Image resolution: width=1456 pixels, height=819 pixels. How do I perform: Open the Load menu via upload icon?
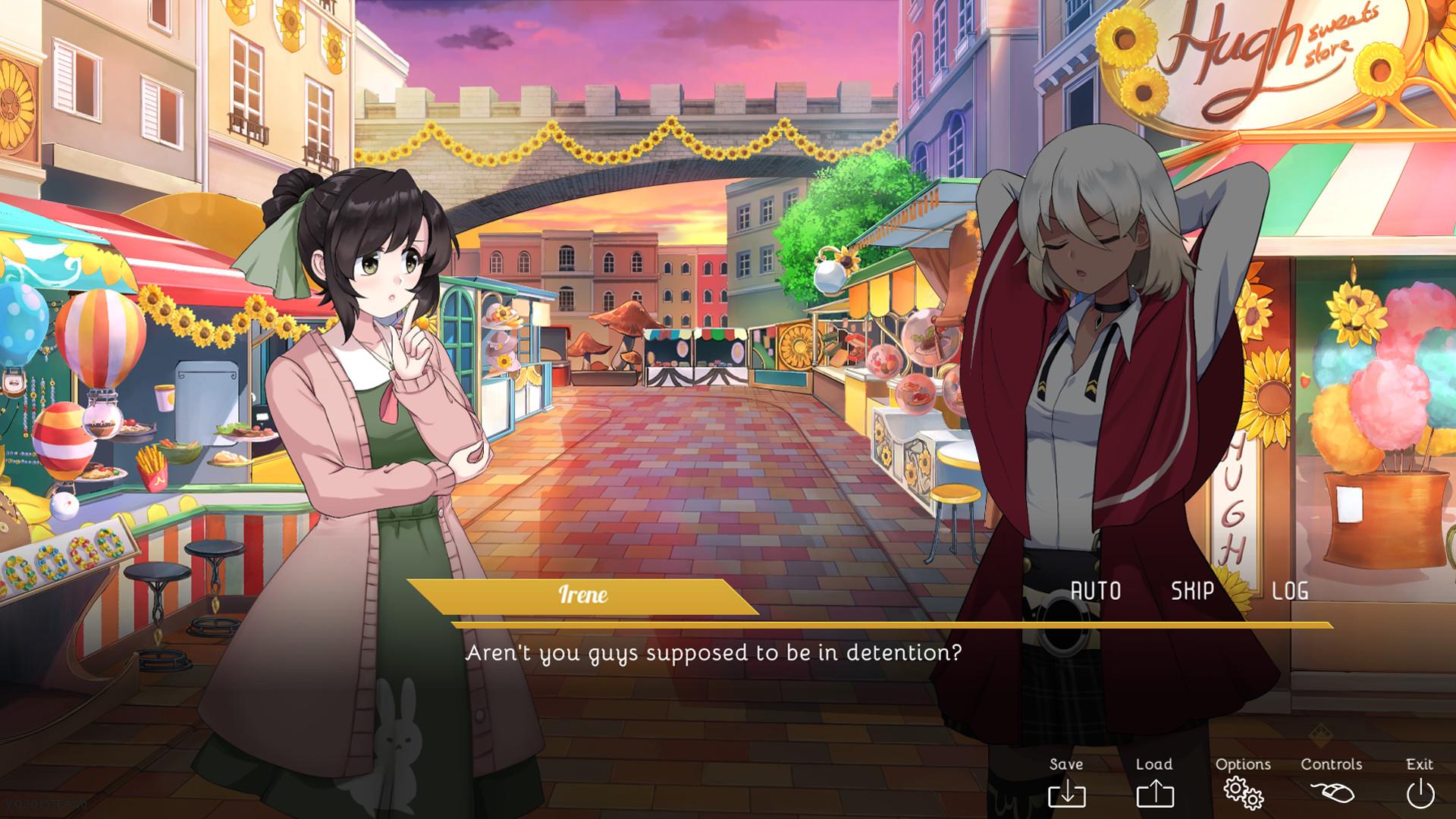pos(1154,795)
